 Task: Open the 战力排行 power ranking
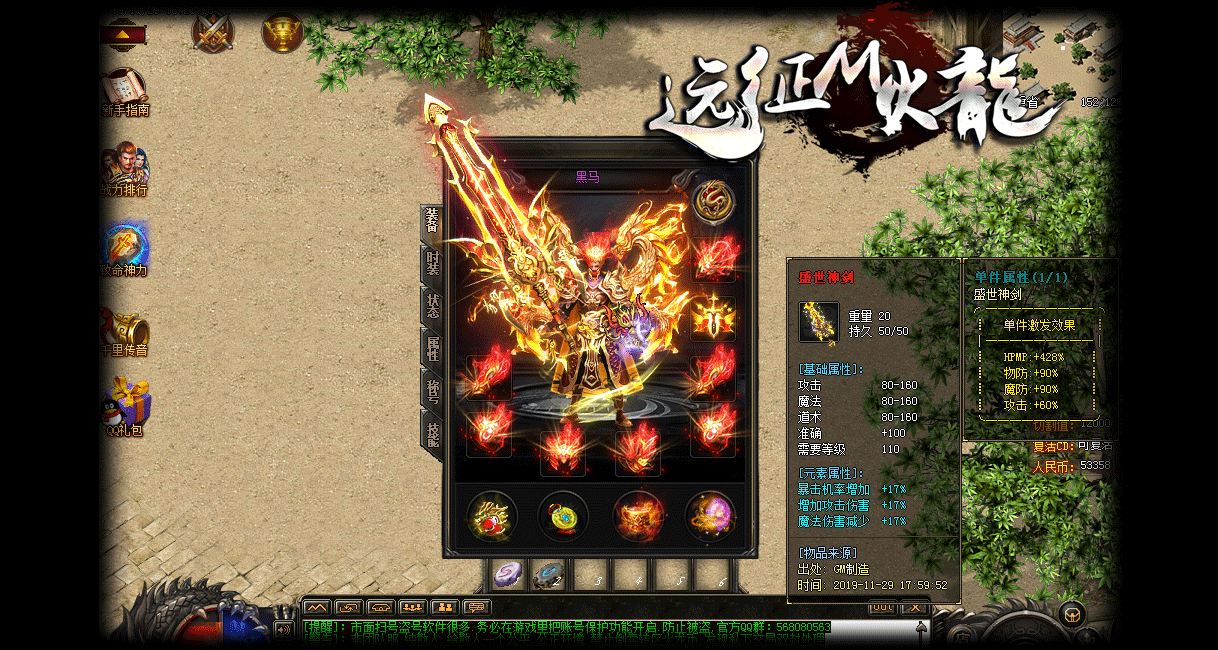tap(125, 168)
